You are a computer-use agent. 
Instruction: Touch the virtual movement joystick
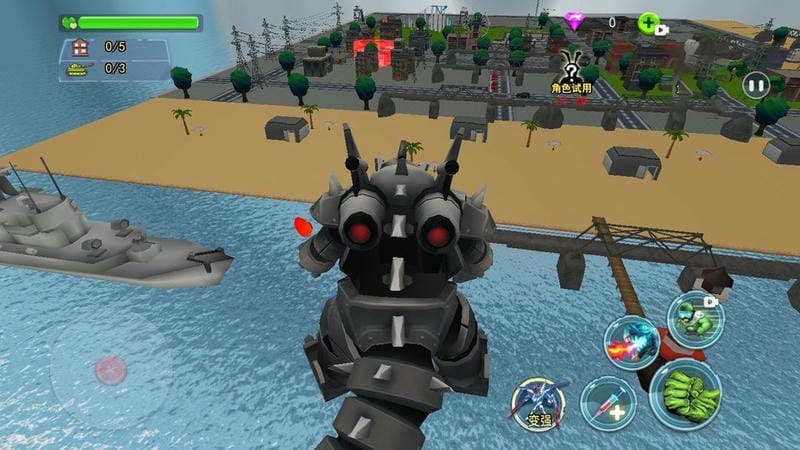point(110,372)
